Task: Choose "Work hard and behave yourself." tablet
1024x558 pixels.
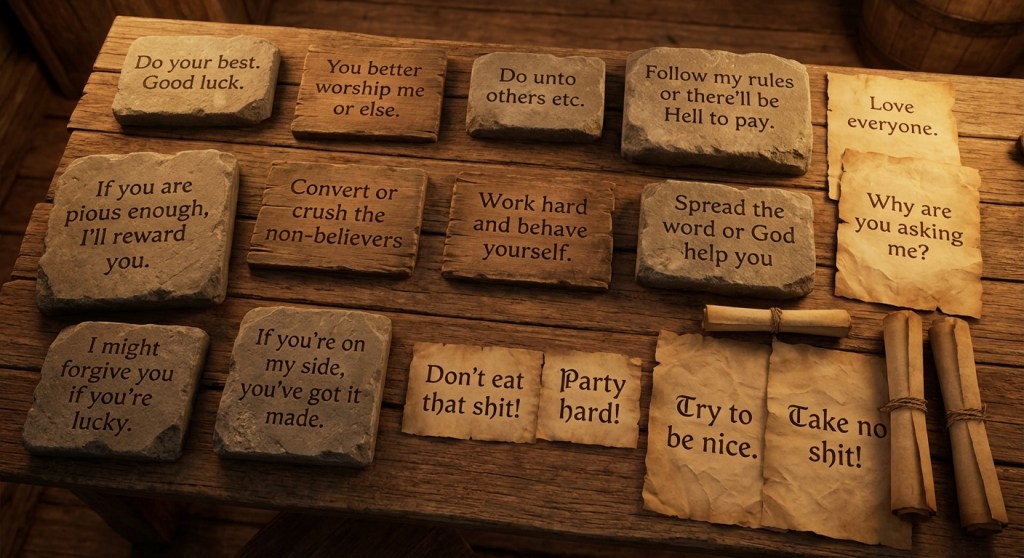Action: pyautogui.click(x=528, y=228)
